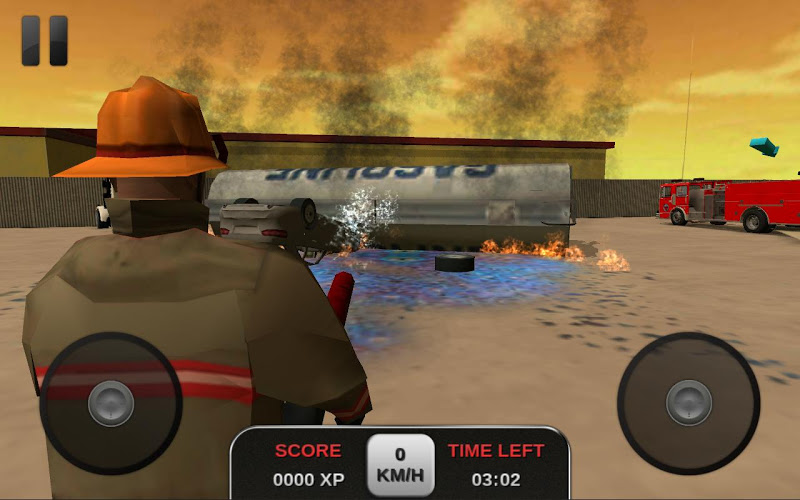Tap the left virtual movement joystick
Screen dimensions: 800x500
click(110, 403)
